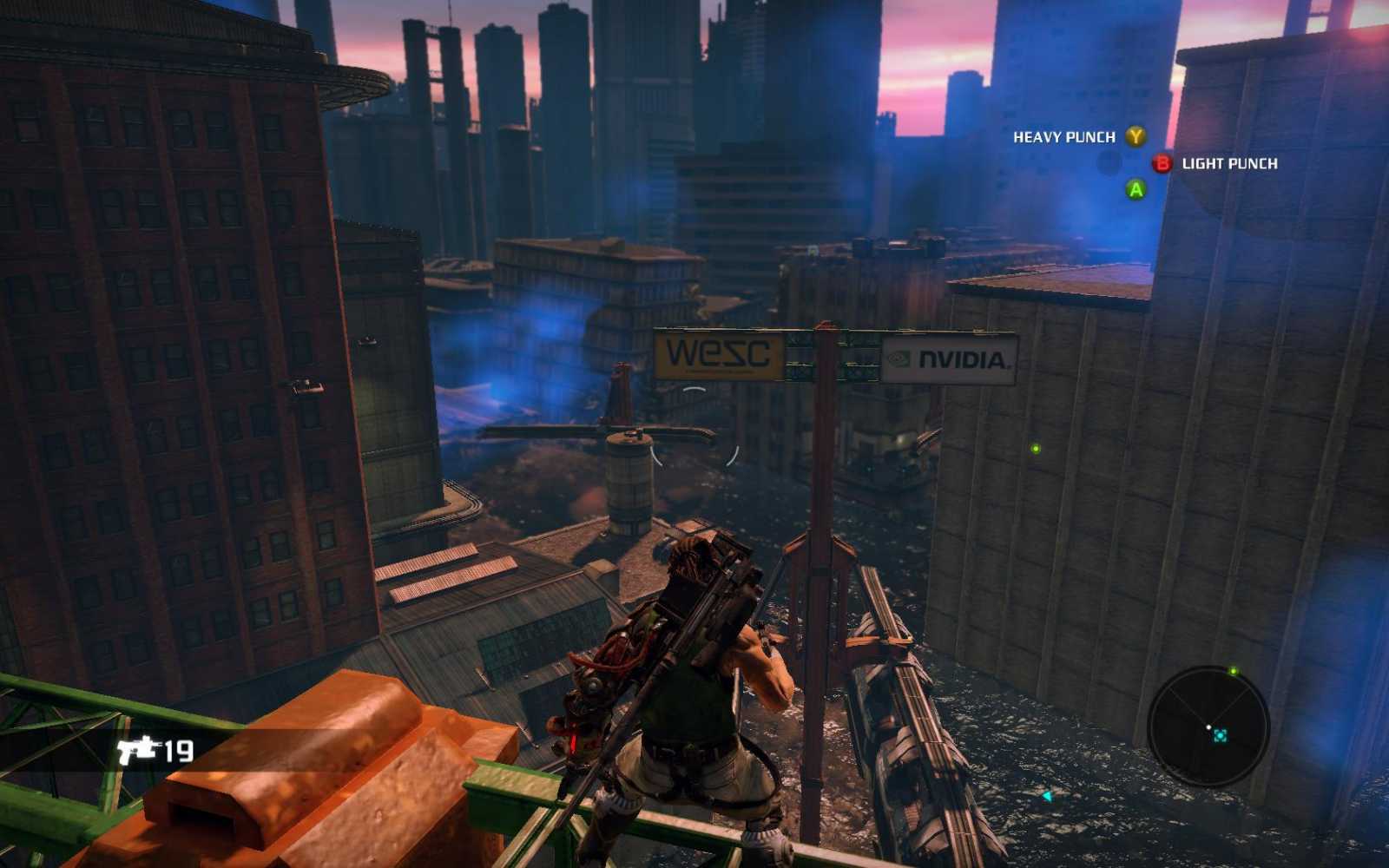Select the HEAVY PUNCH label text
The height and width of the screenshot is (868, 1389).
1063,136
